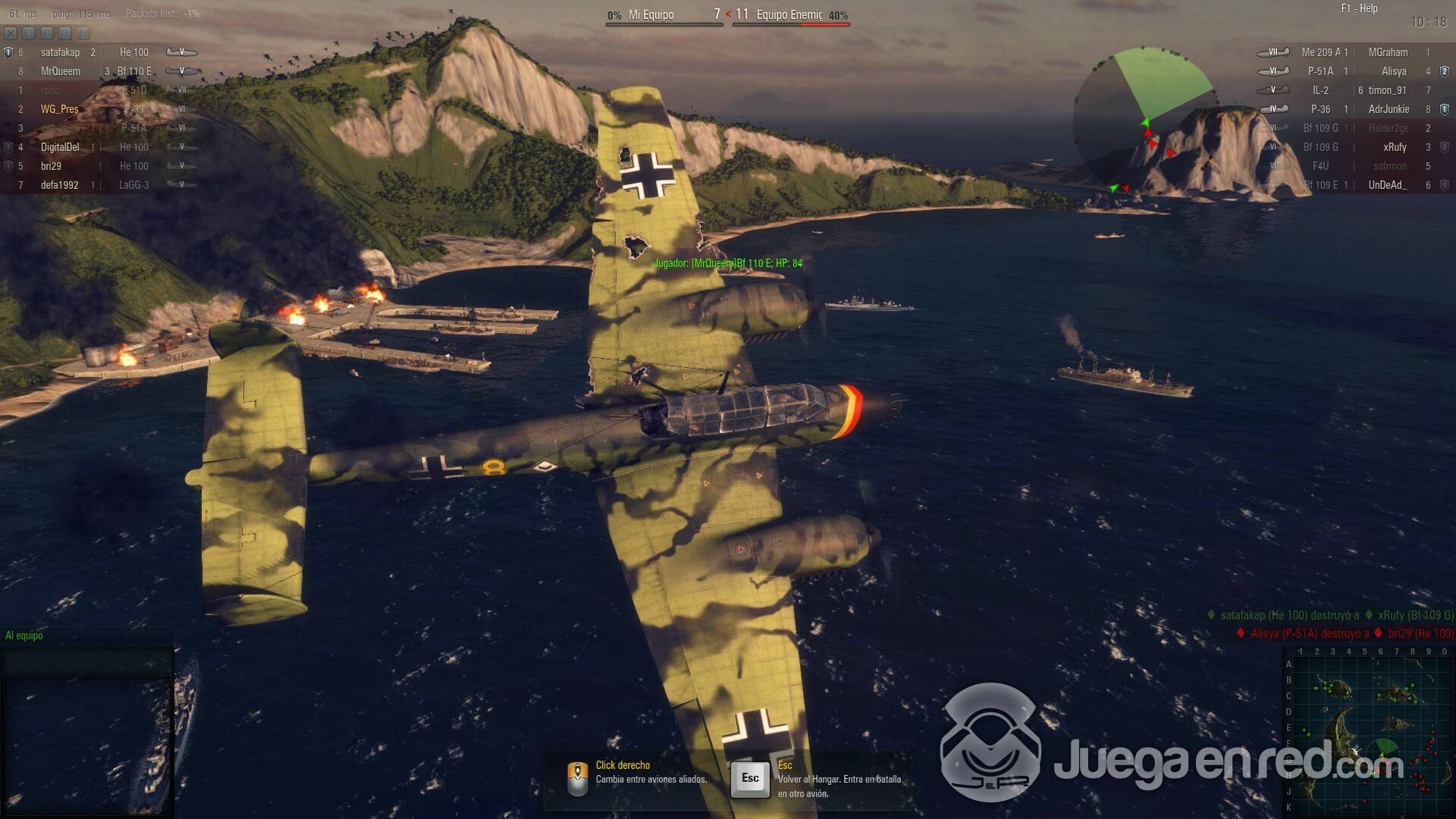Click the circular radar display
Image resolution: width=1456 pixels, height=819 pixels.
(1145, 121)
